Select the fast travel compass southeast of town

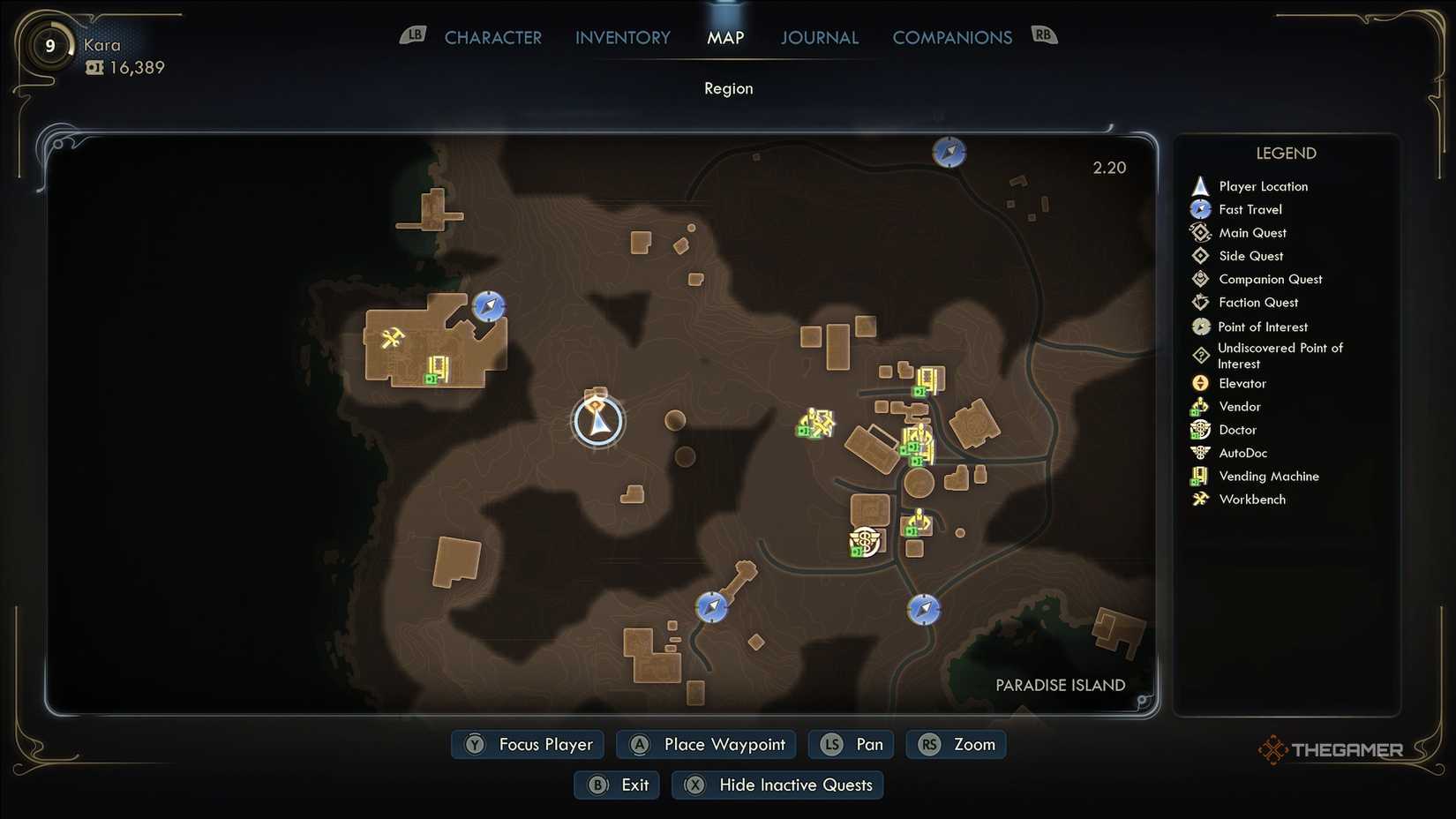coord(923,609)
